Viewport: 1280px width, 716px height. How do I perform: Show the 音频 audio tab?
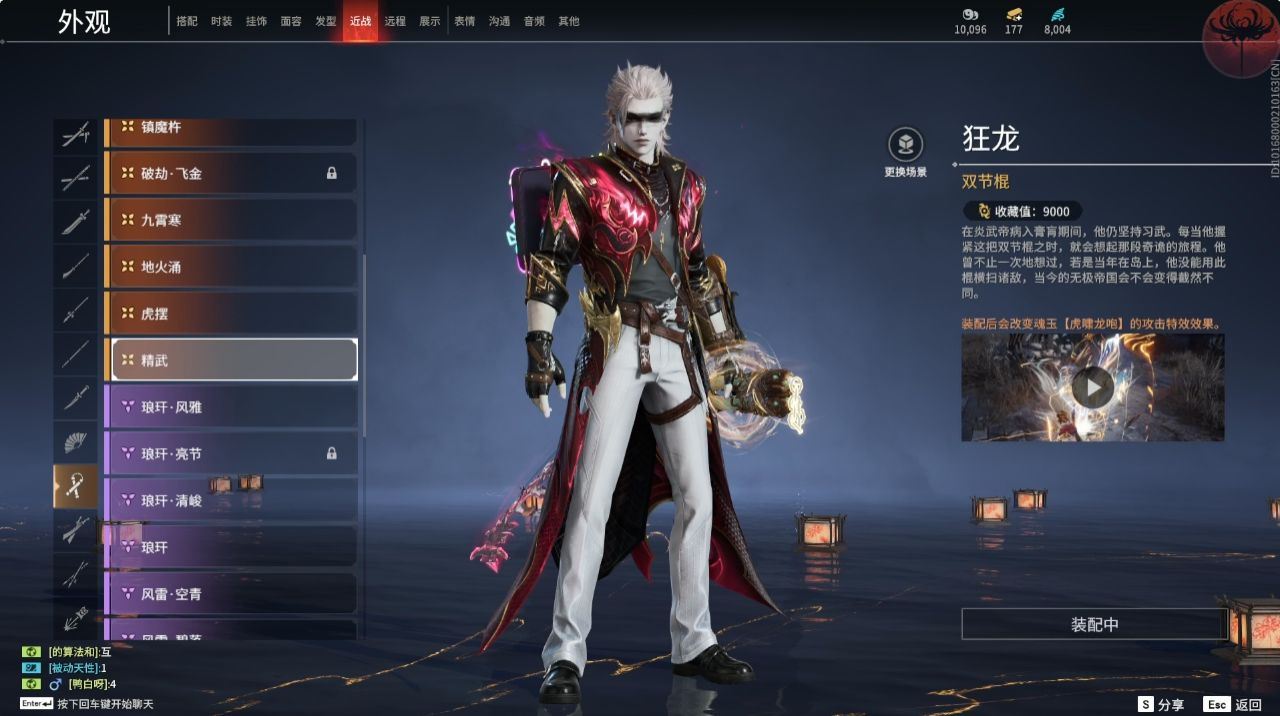click(534, 21)
